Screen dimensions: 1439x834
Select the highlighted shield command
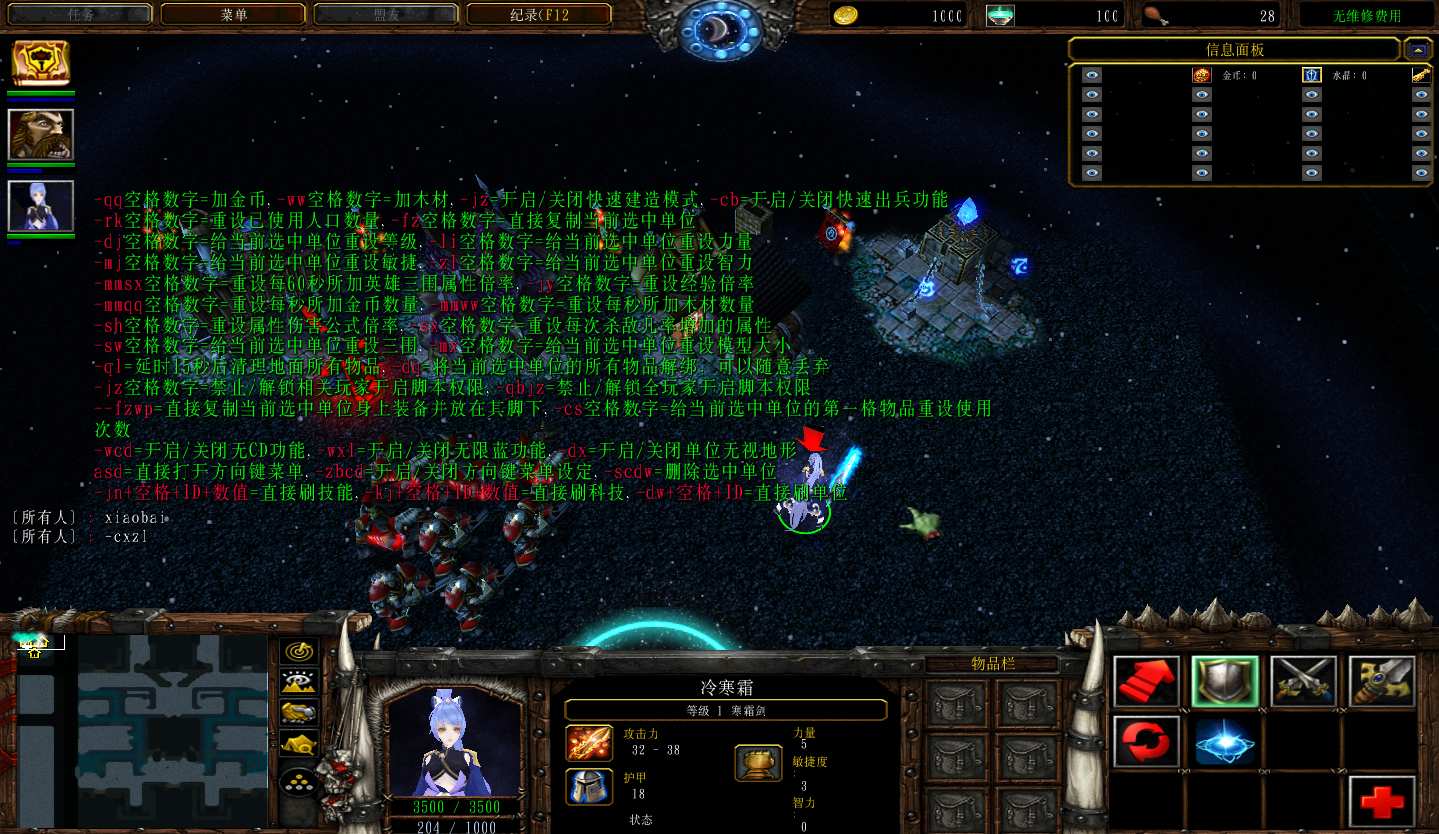click(x=1225, y=682)
